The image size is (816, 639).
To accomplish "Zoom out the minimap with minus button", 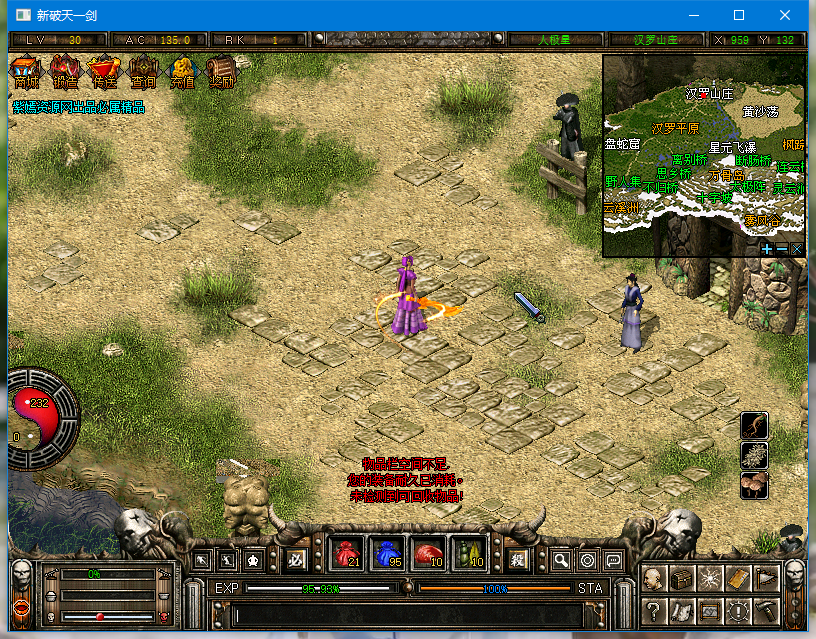I will click(782, 248).
